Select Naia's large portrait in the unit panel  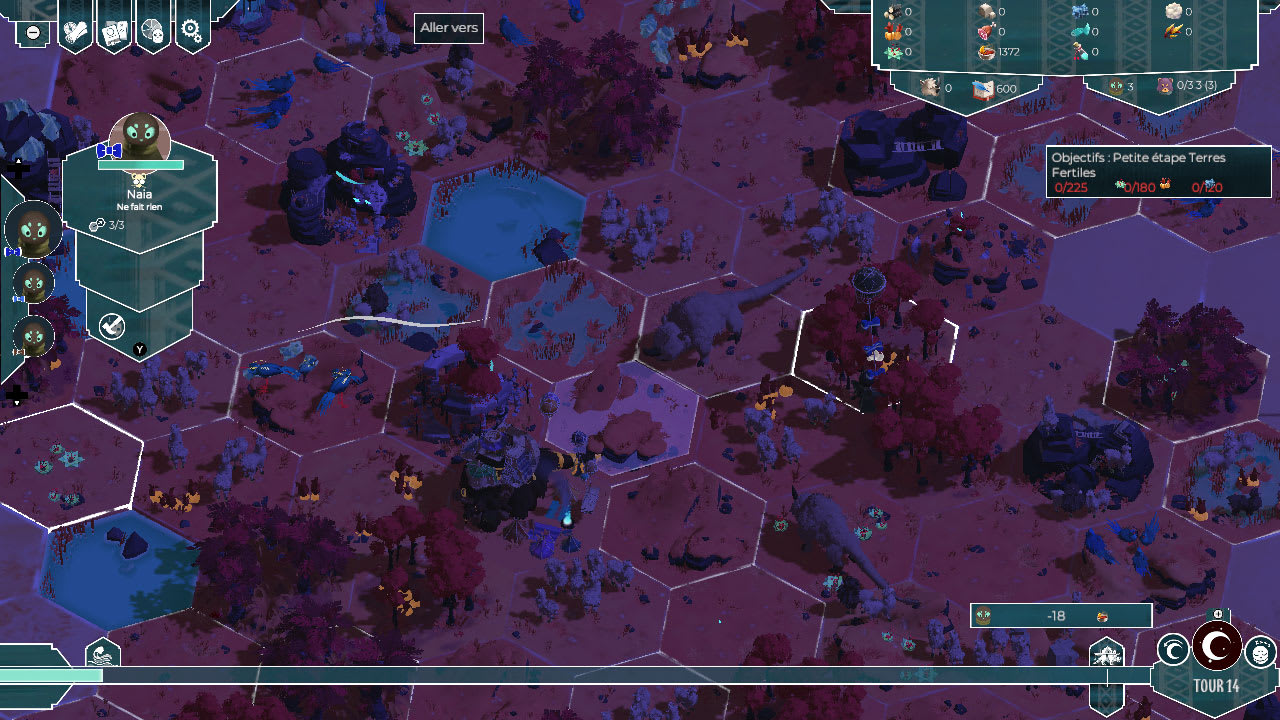pyautogui.click(x=140, y=140)
